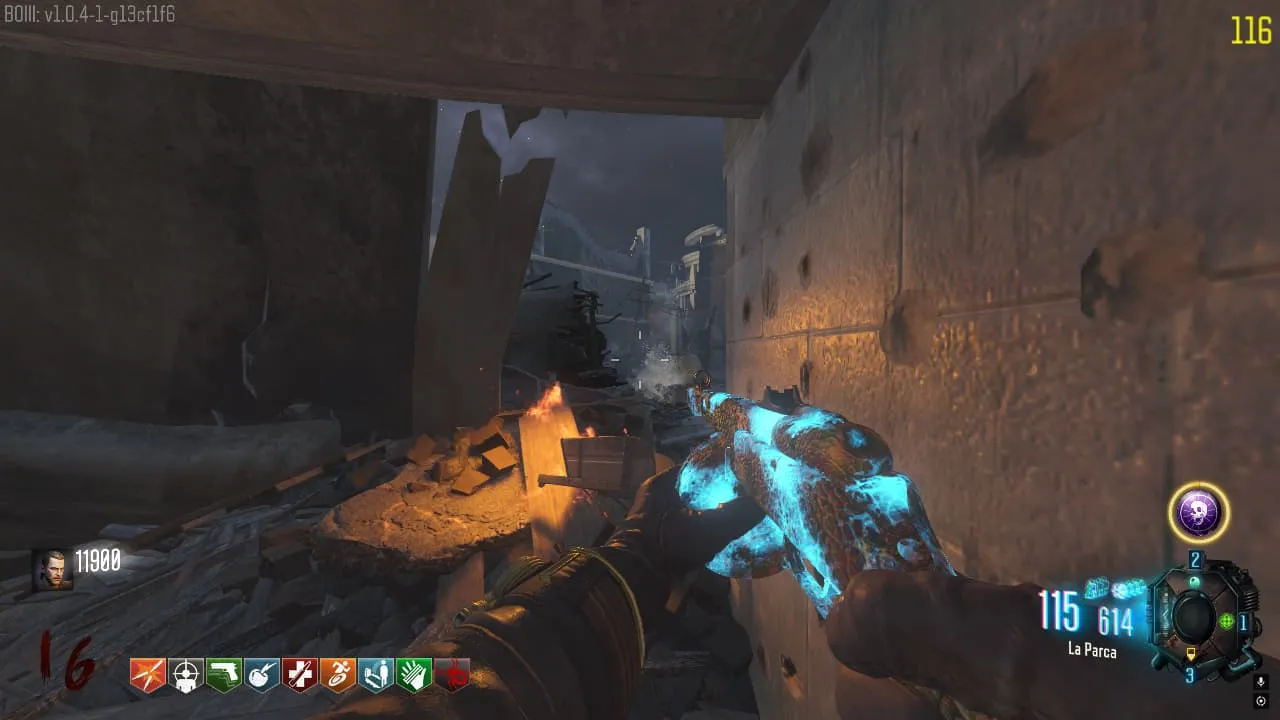Image resolution: width=1280 pixels, height=720 pixels.
Task: Activate the purple skull special ability
Action: click(x=1199, y=513)
